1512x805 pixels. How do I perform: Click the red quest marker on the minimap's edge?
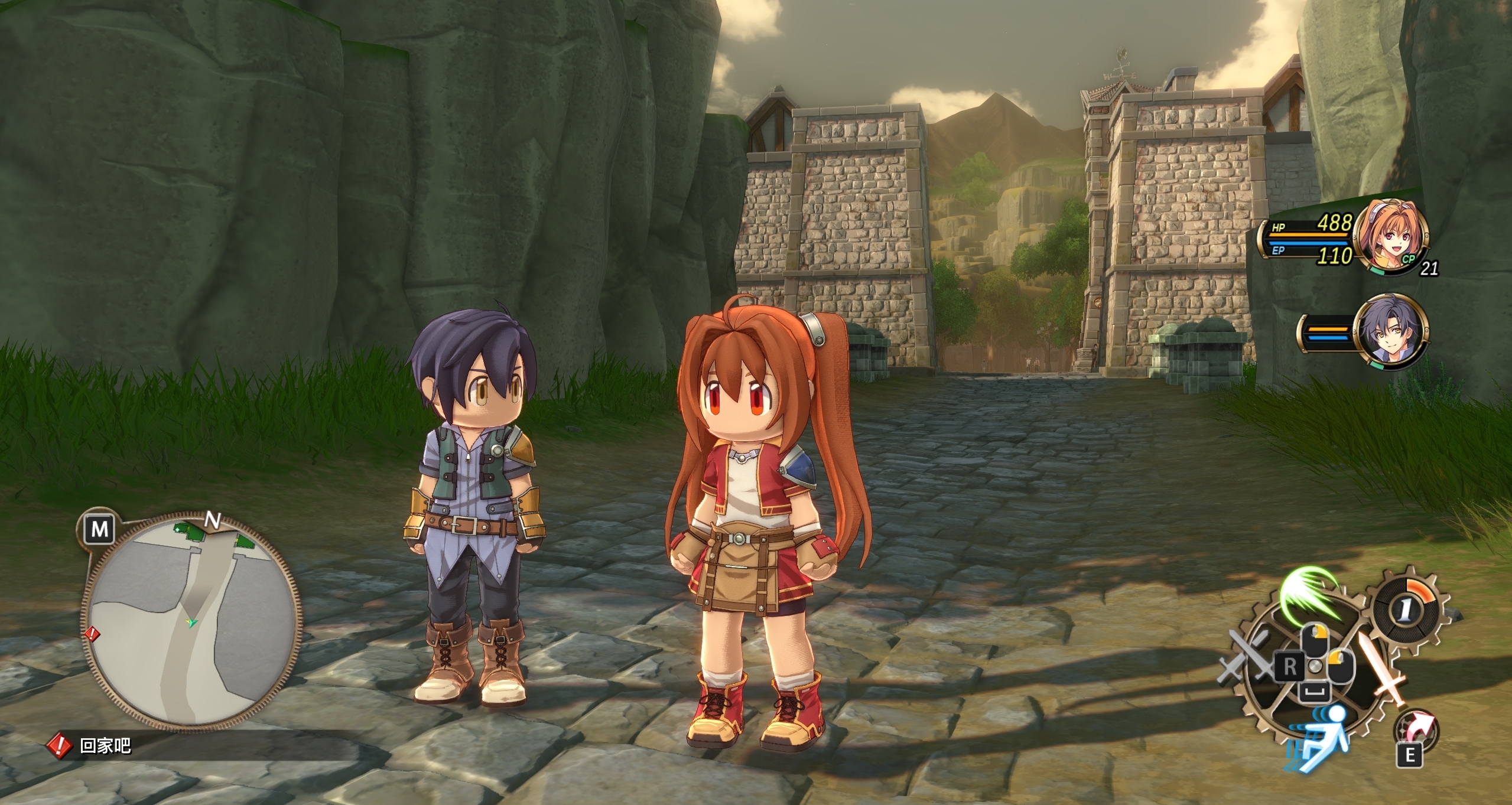coord(92,634)
